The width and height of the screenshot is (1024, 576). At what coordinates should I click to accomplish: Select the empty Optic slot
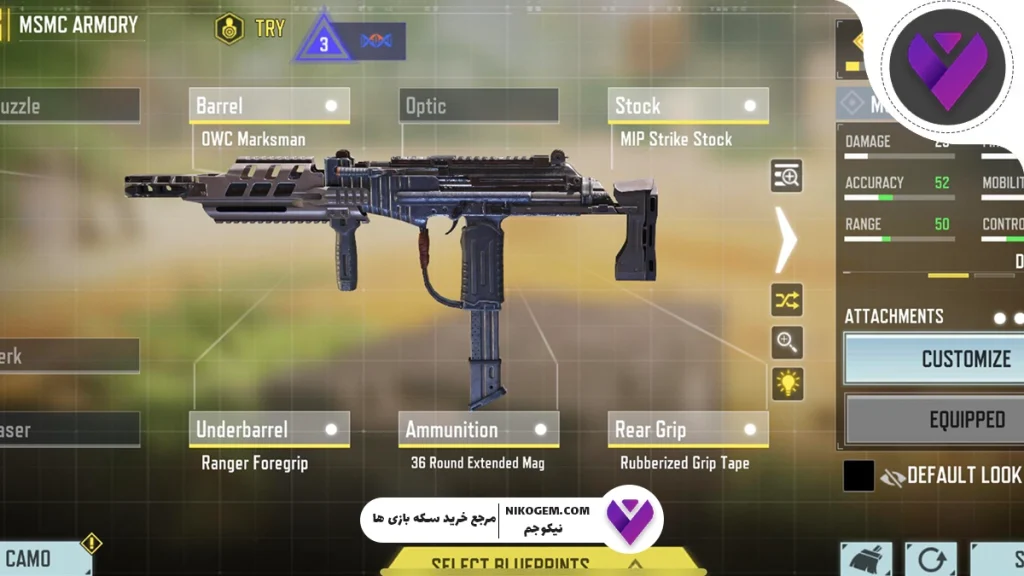(x=479, y=106)
